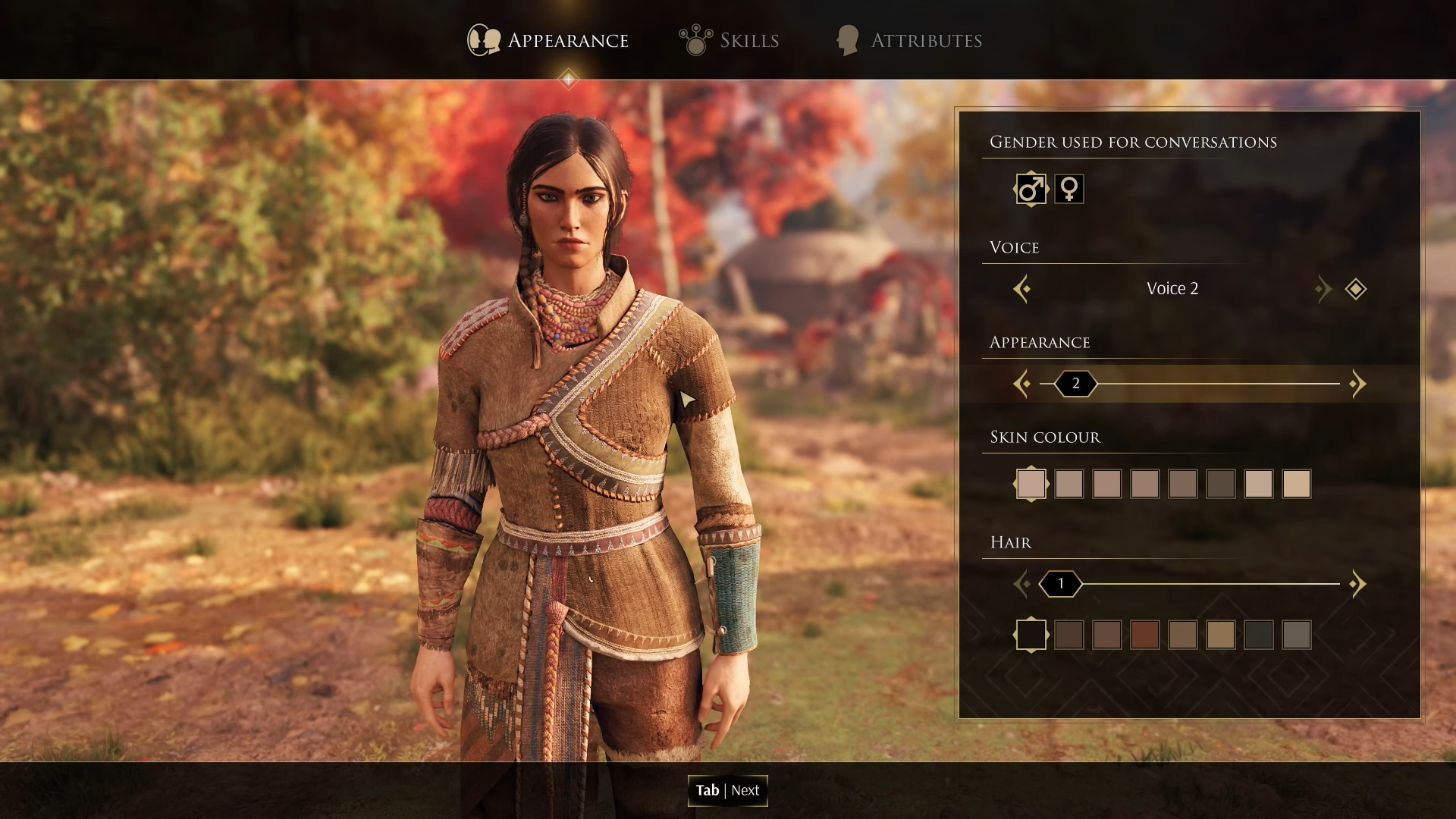Increase the Appearance preset number

click(1357, 384)
